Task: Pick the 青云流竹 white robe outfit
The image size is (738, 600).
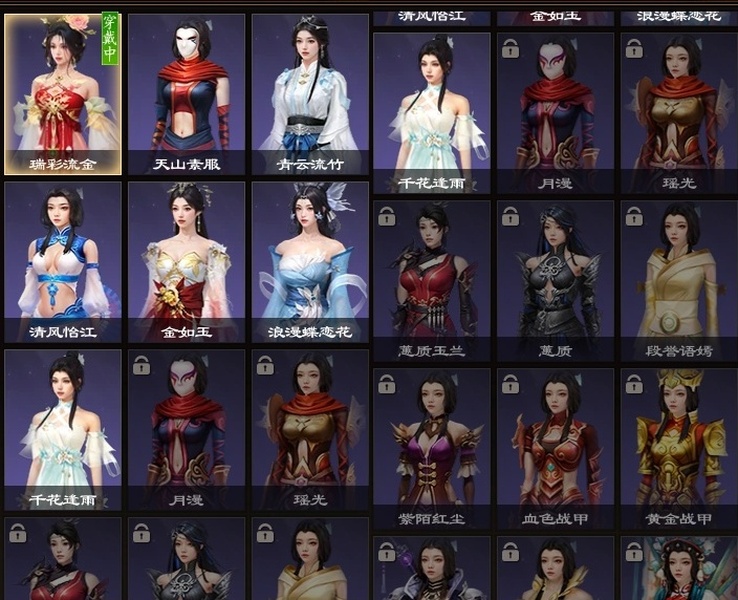Action: click(310, 94)
